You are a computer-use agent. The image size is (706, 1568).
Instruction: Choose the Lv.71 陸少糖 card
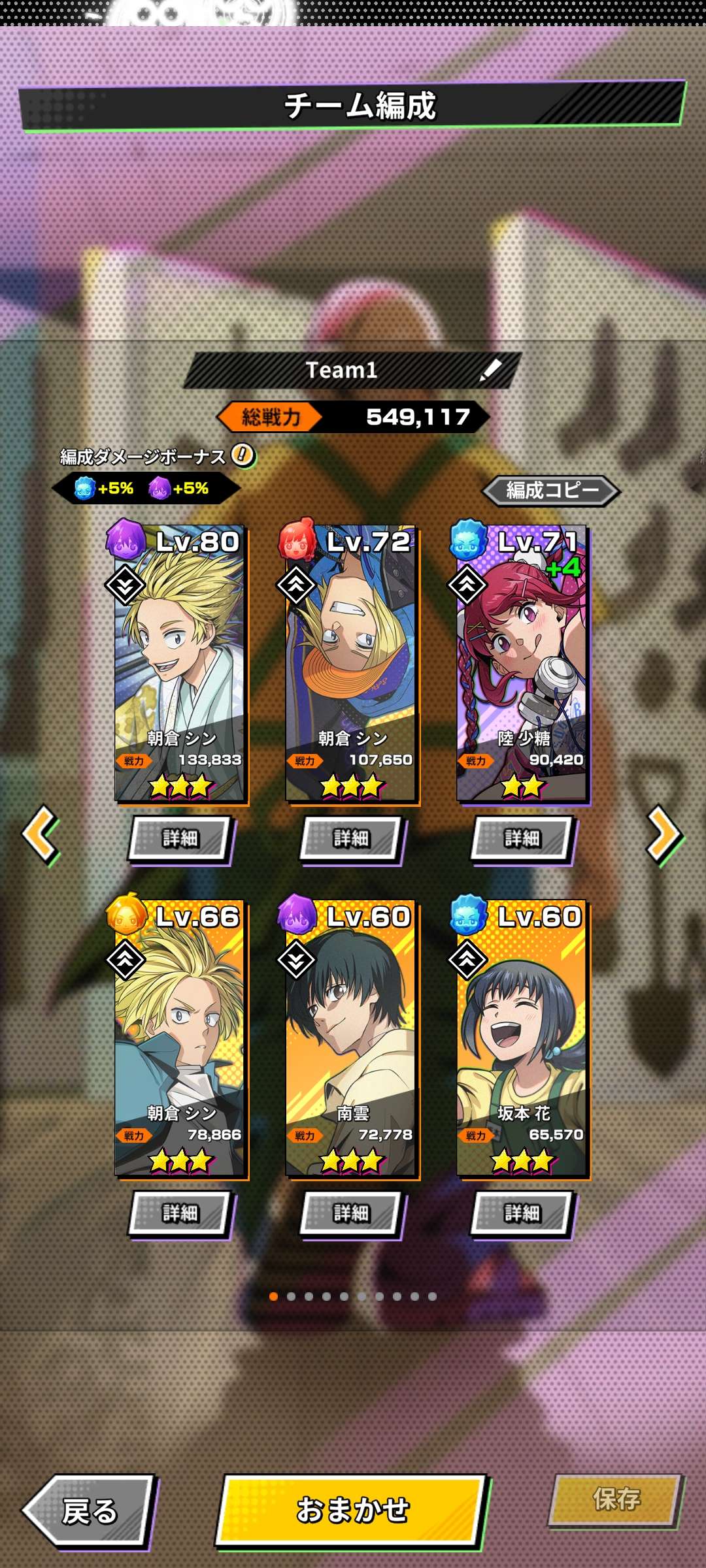coord(523,663)
